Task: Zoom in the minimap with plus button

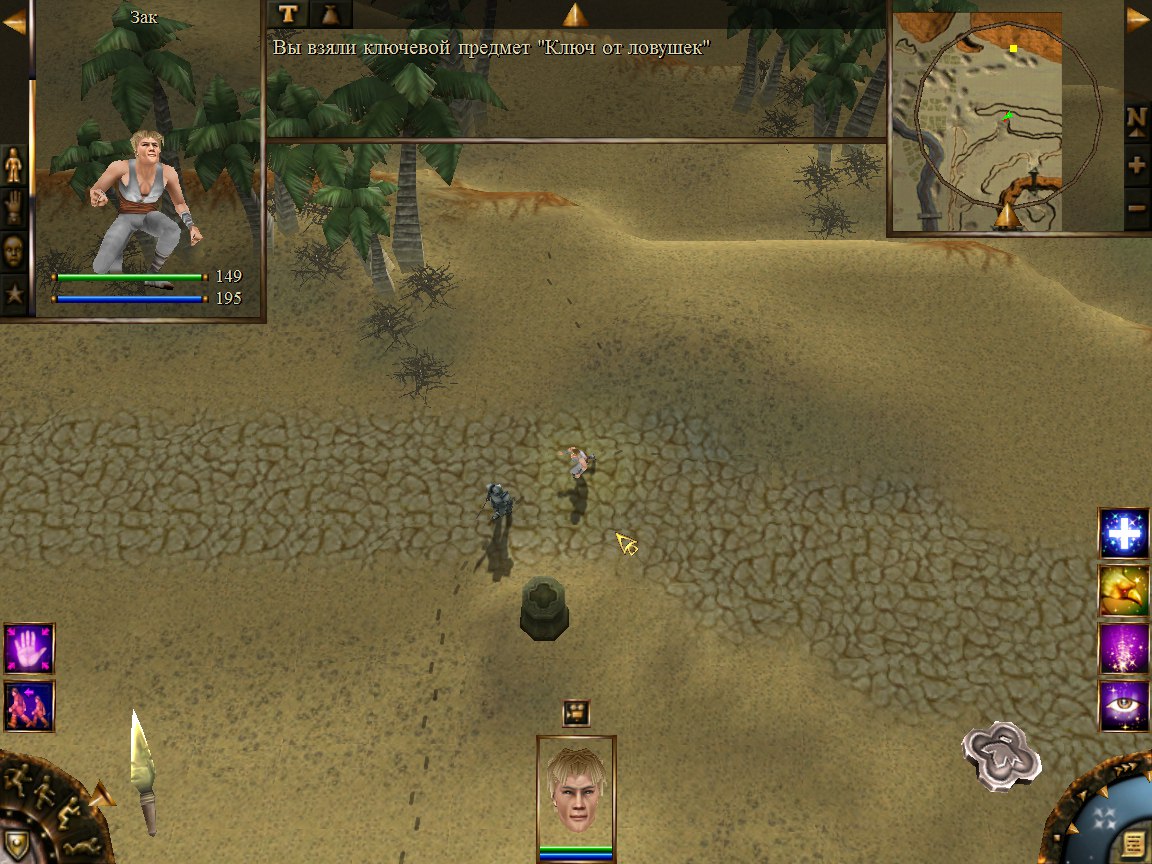Action: 1137,165
